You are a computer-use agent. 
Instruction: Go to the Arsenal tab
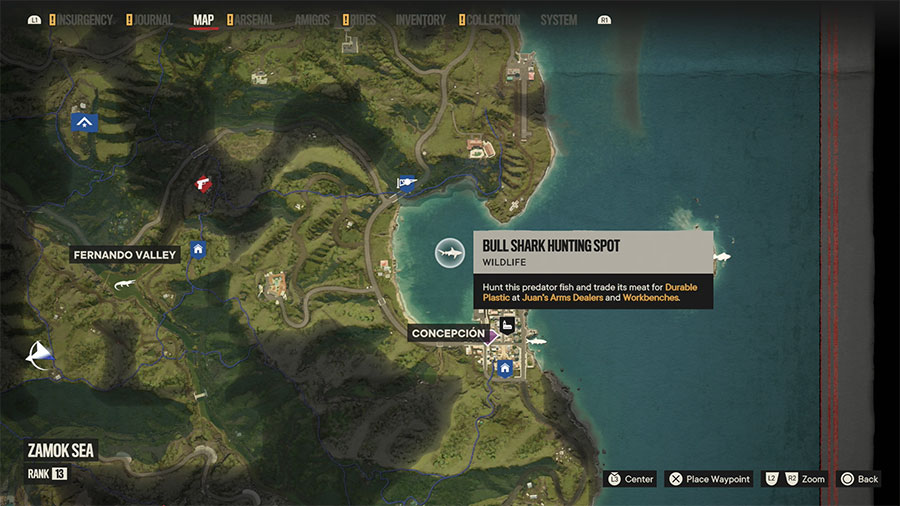pos(255,20)
